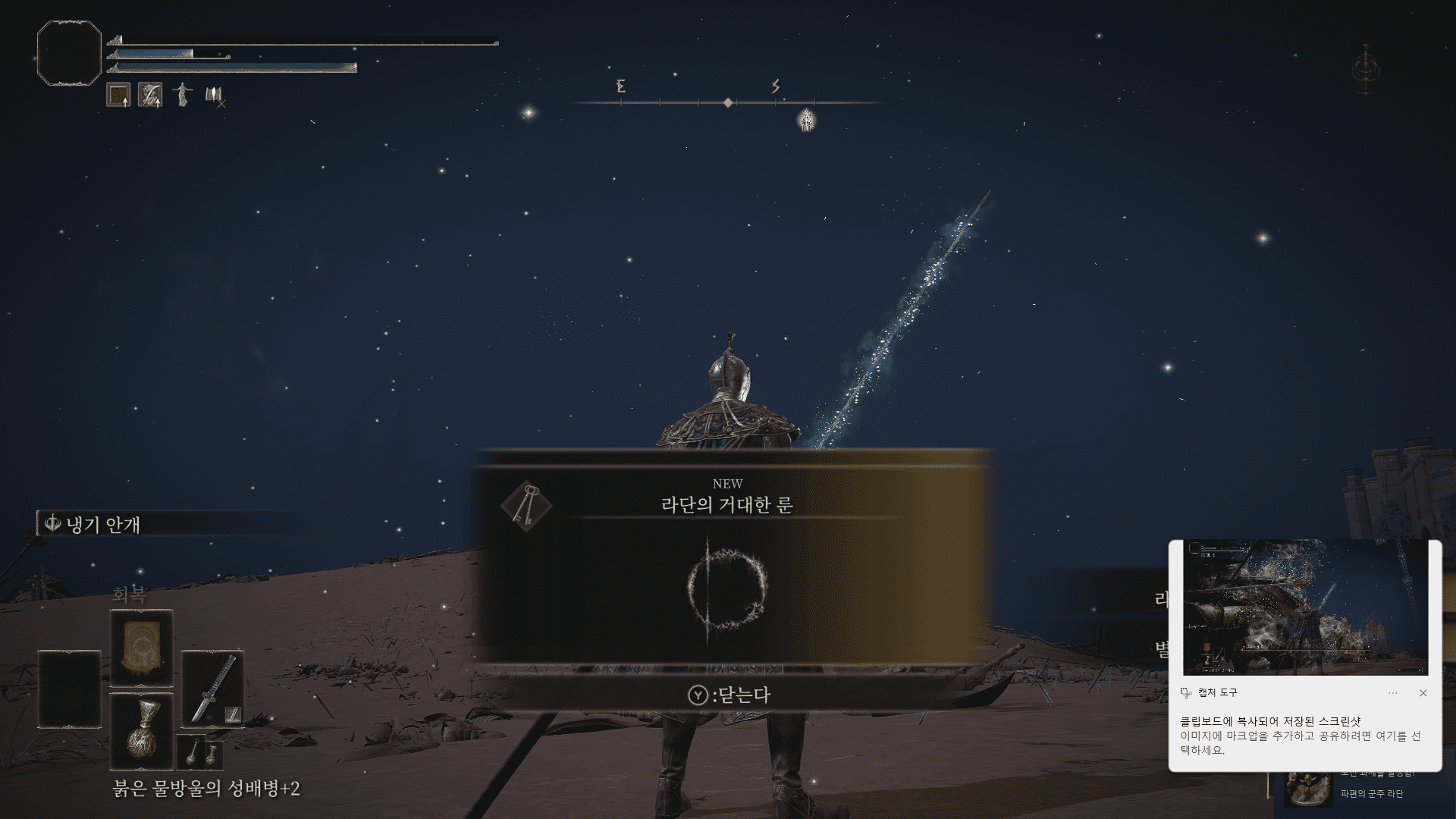Select the 회복 incantation slot

(142, 648)
